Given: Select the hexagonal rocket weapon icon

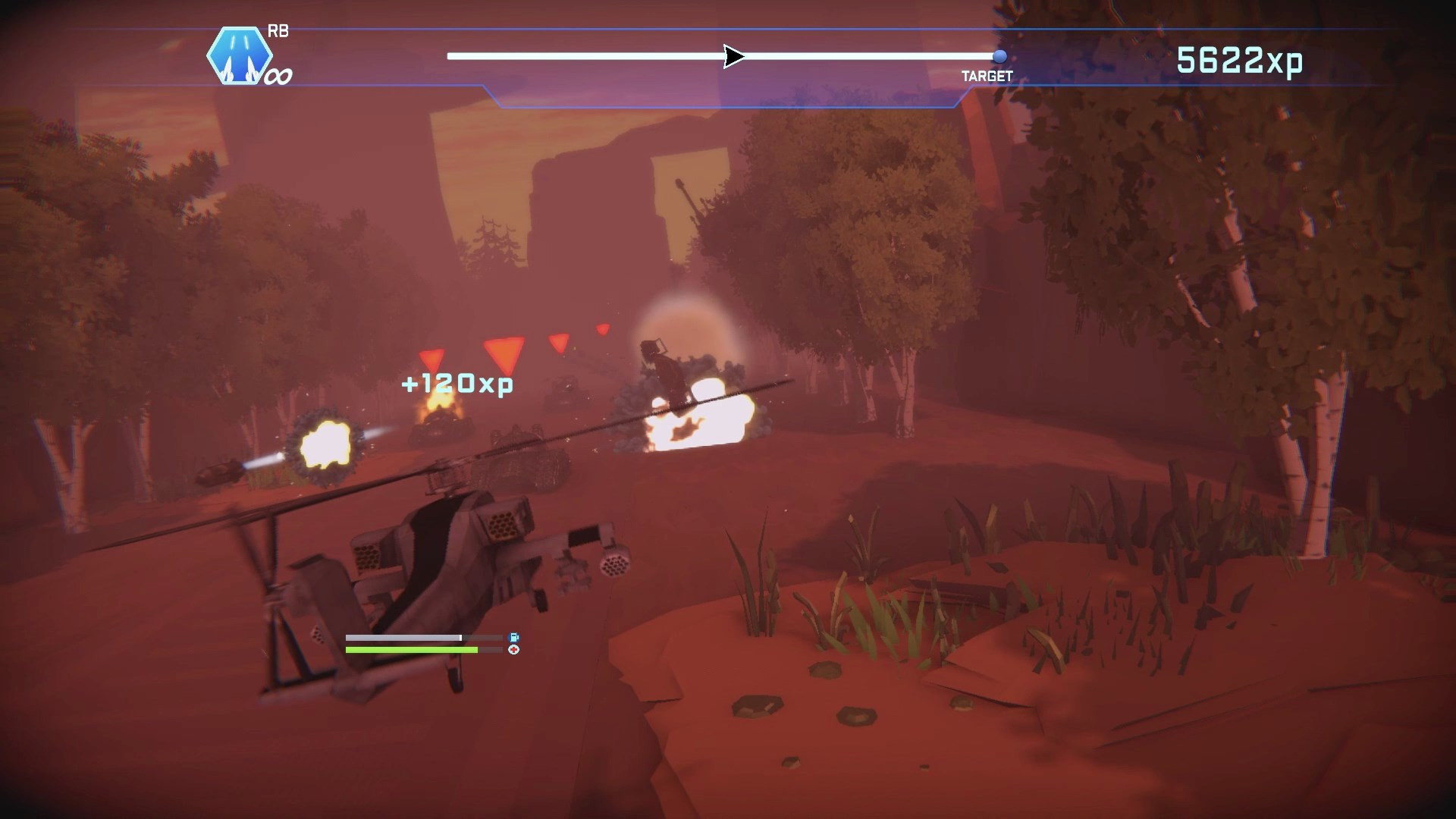Looking at the screenshot, I should coord(239,55).
